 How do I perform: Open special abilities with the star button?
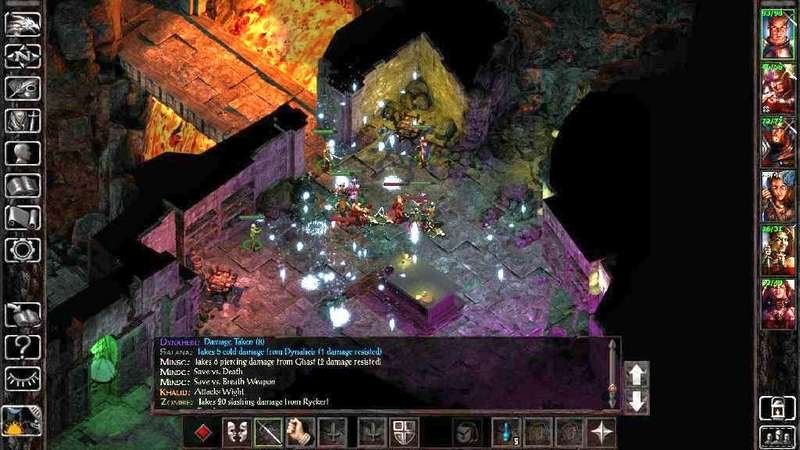[602, 431]
